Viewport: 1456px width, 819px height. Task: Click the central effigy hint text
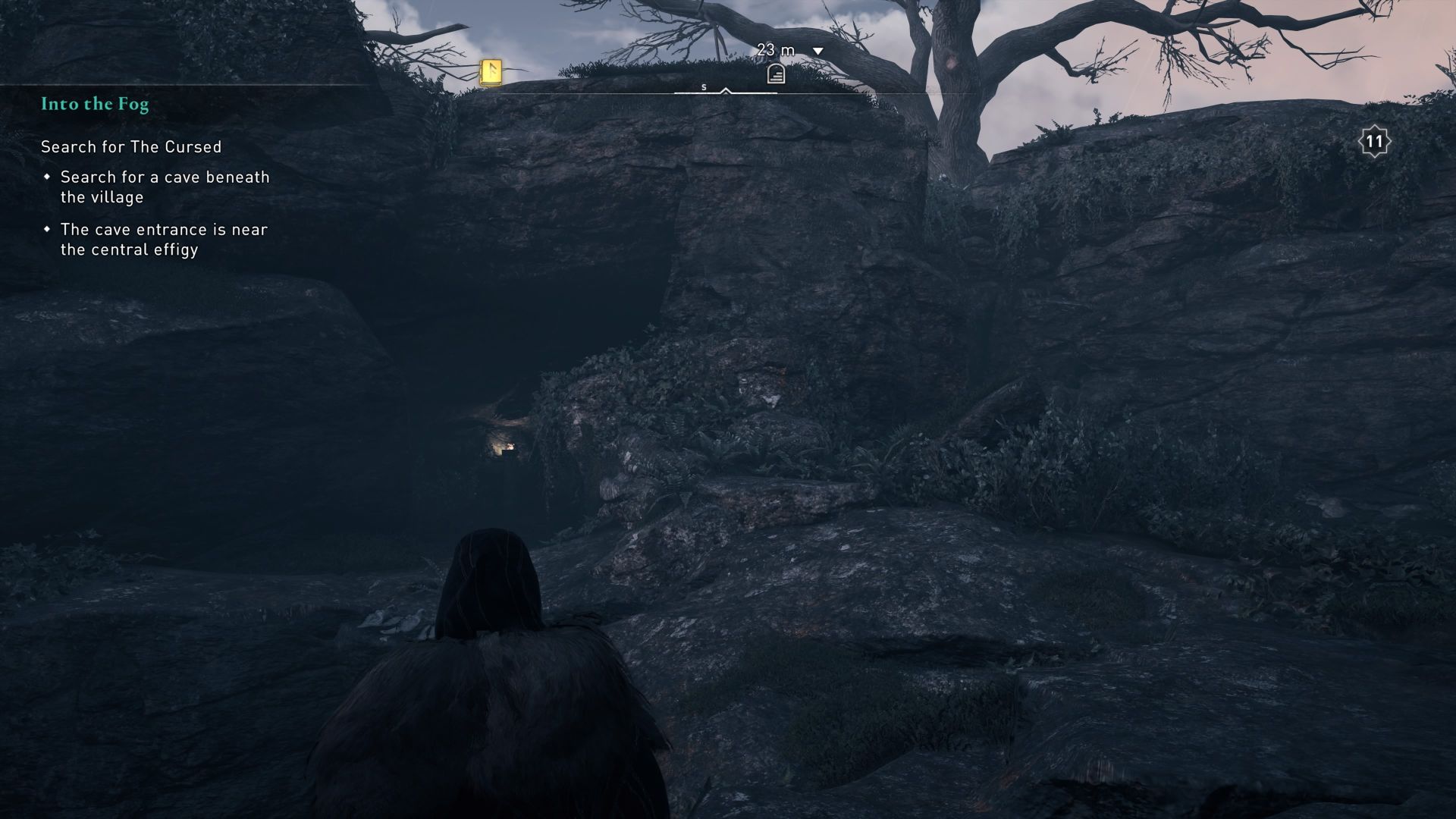[164, 240]
